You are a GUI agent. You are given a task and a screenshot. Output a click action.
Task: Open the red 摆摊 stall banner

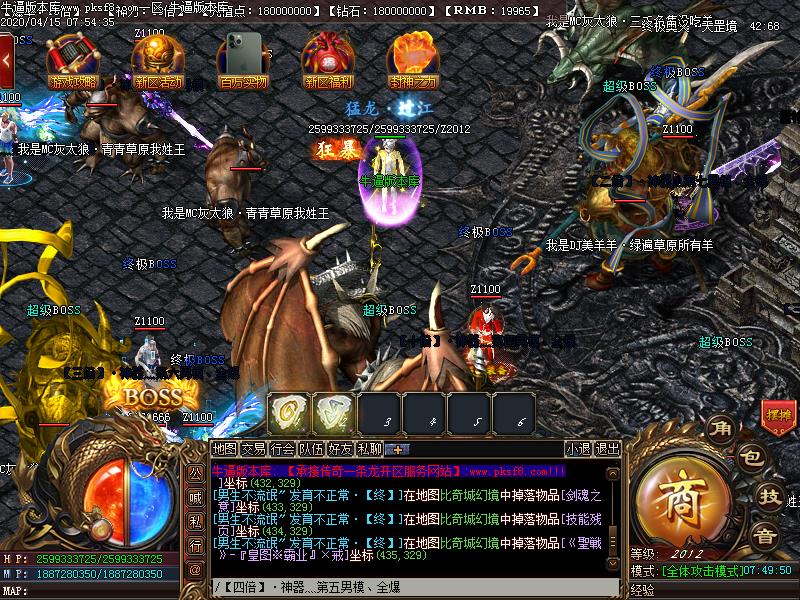point(778,414)
